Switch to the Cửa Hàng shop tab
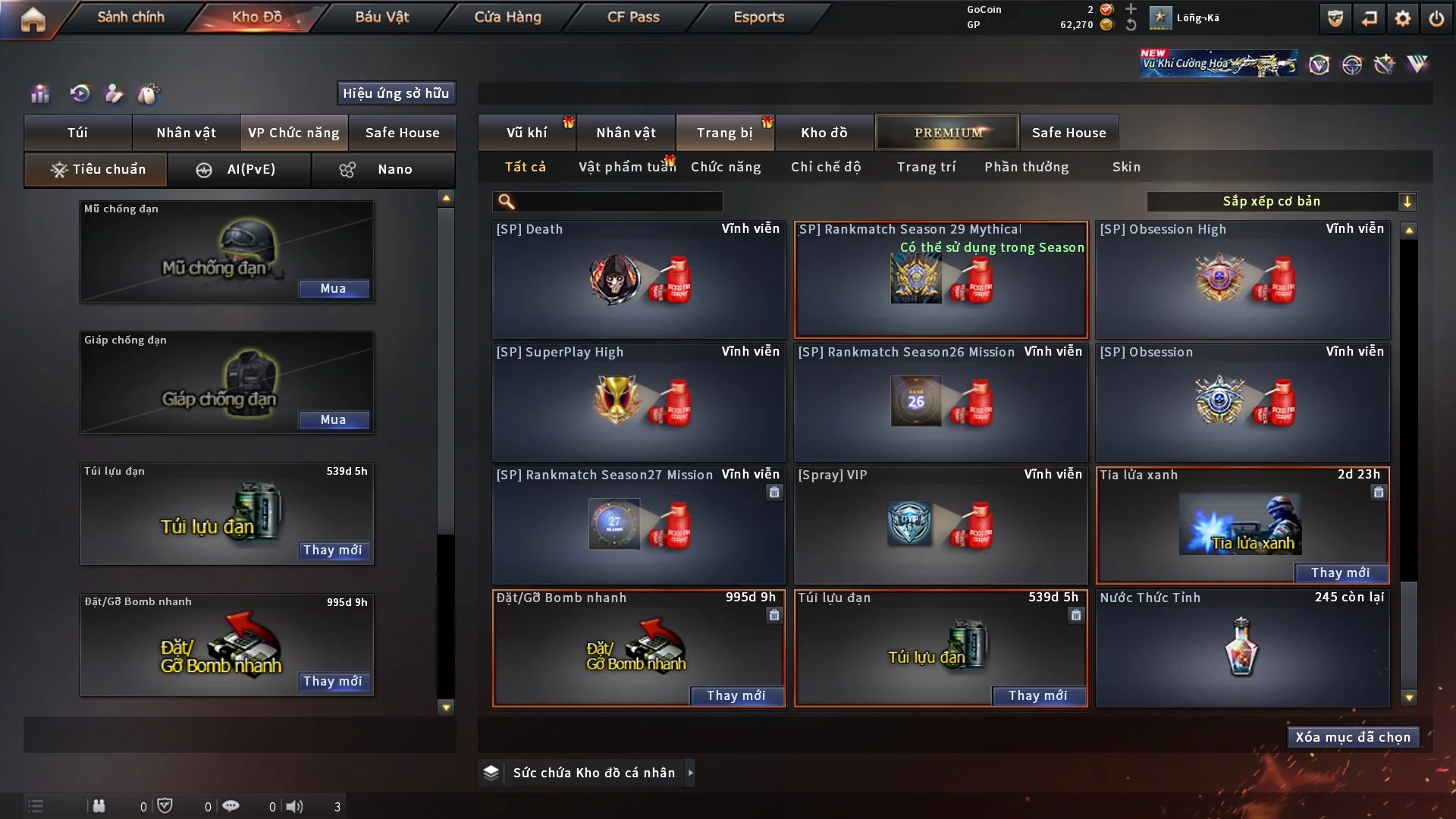The image size is (1456, 819). (x=507, y=17)
